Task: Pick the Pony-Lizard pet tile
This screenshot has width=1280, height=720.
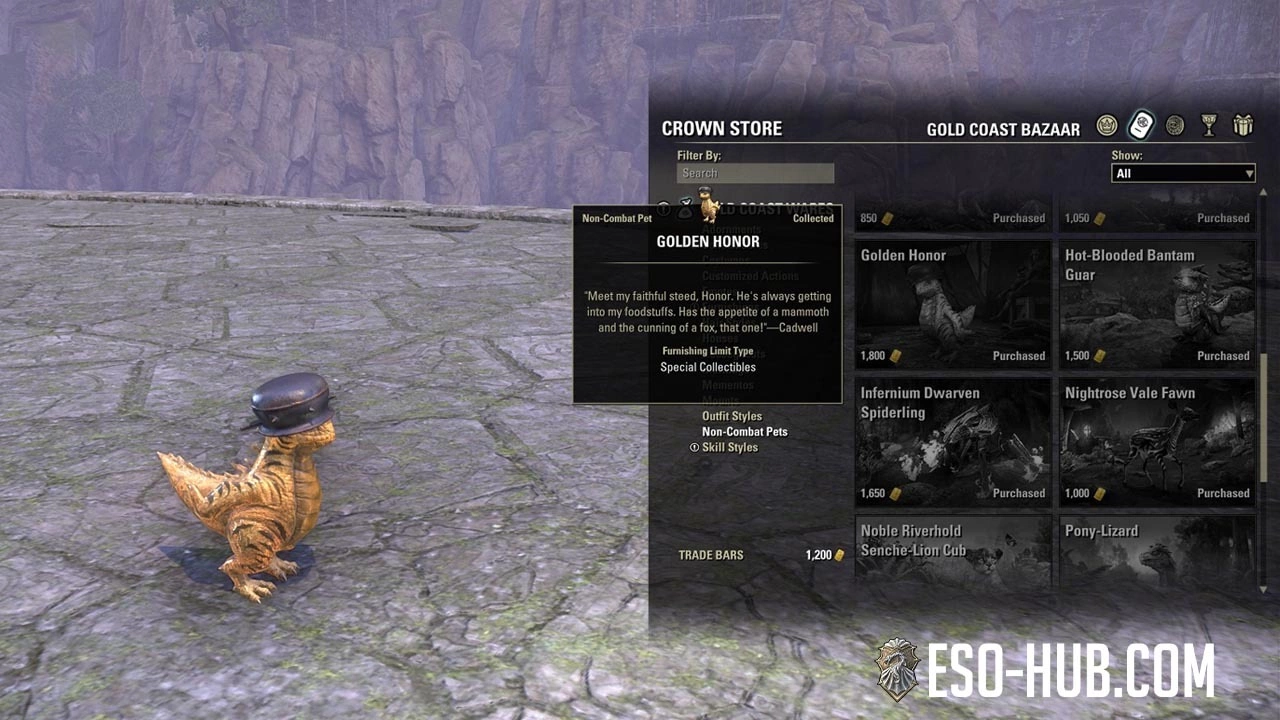Action: tap(1156, 549)
